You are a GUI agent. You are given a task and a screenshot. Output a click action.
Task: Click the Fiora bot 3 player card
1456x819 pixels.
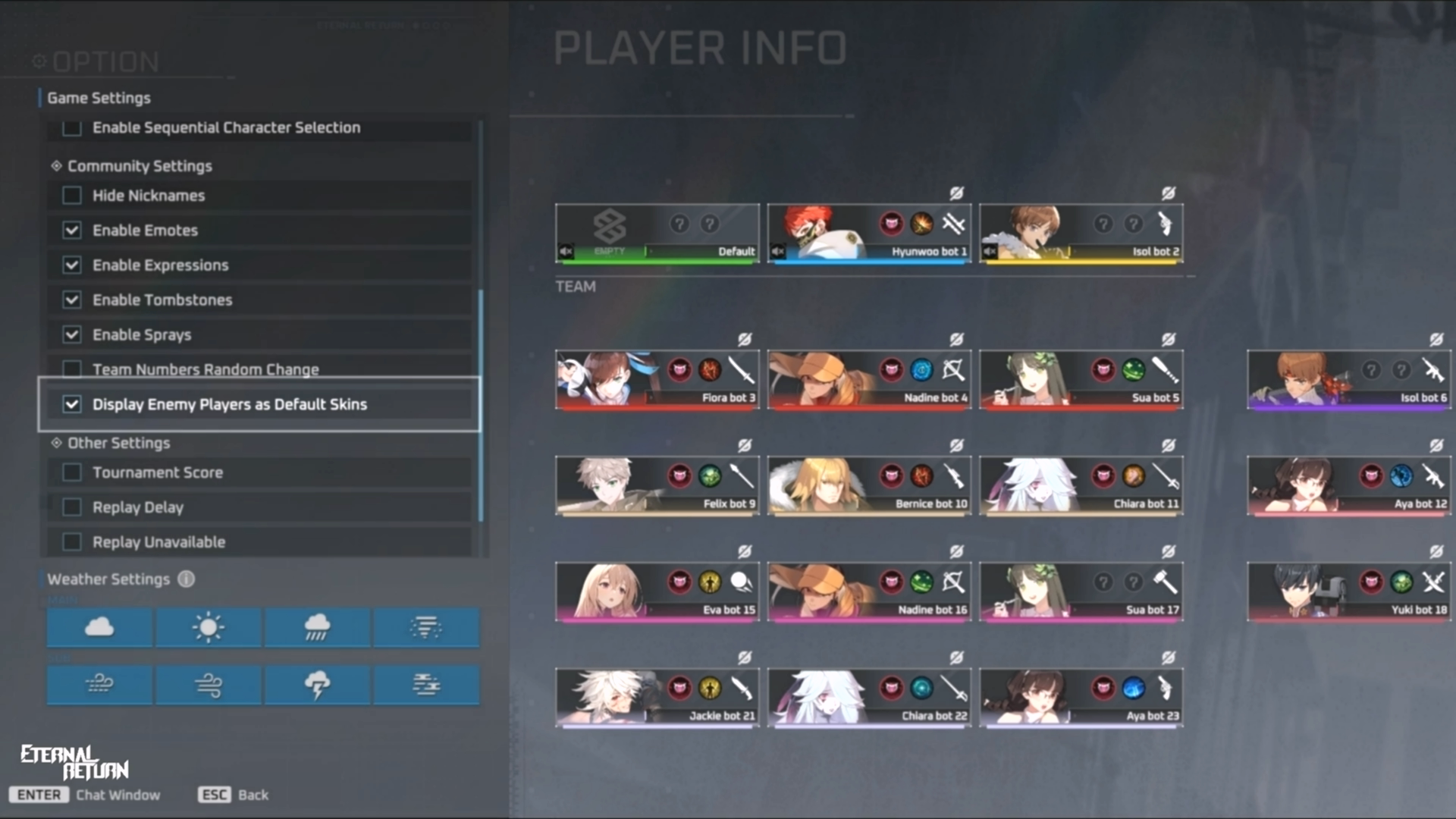pos(657,380)
